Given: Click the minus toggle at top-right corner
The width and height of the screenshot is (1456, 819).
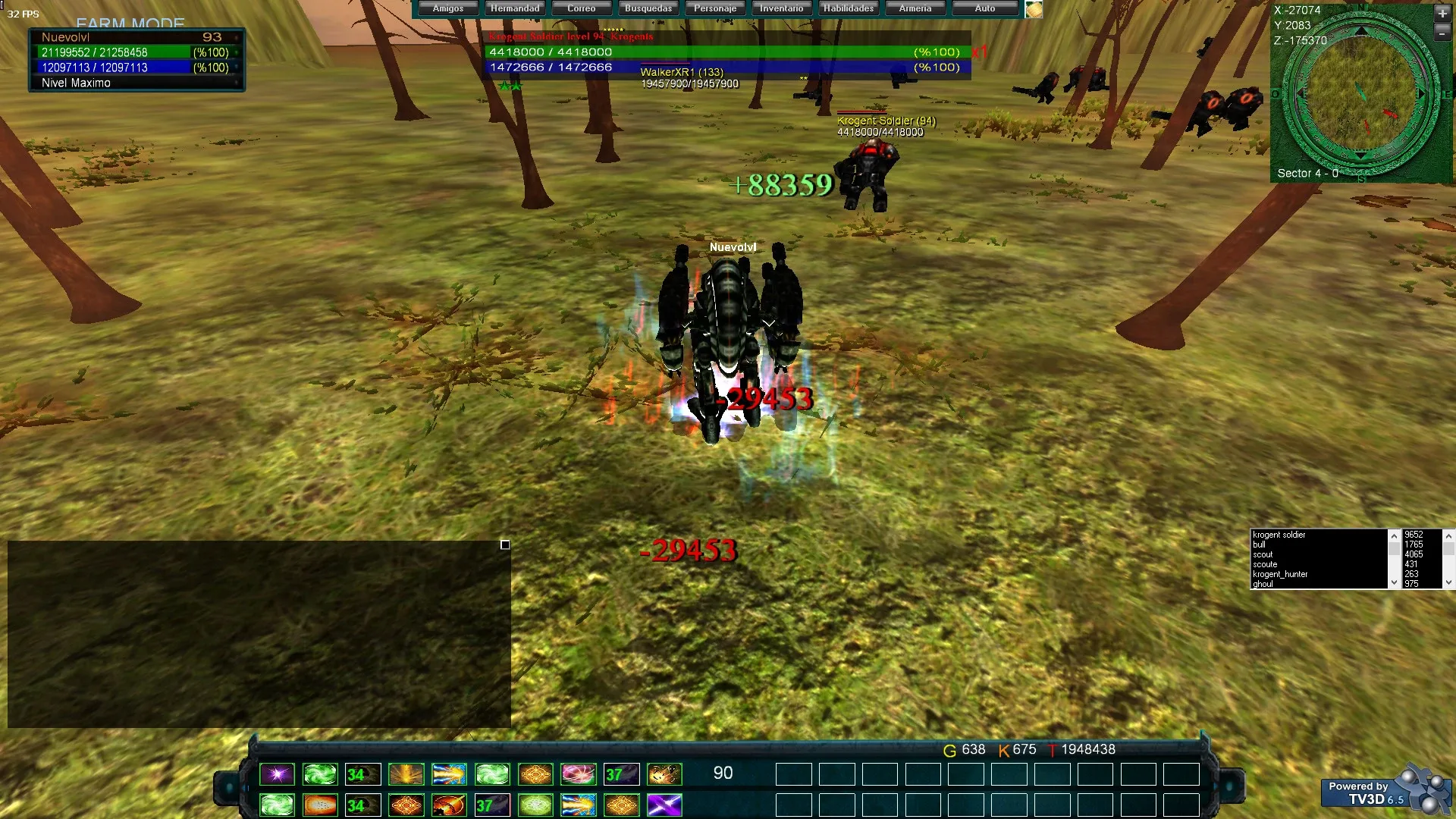Looking at the screenshot, I should (x=1442, y=33).
